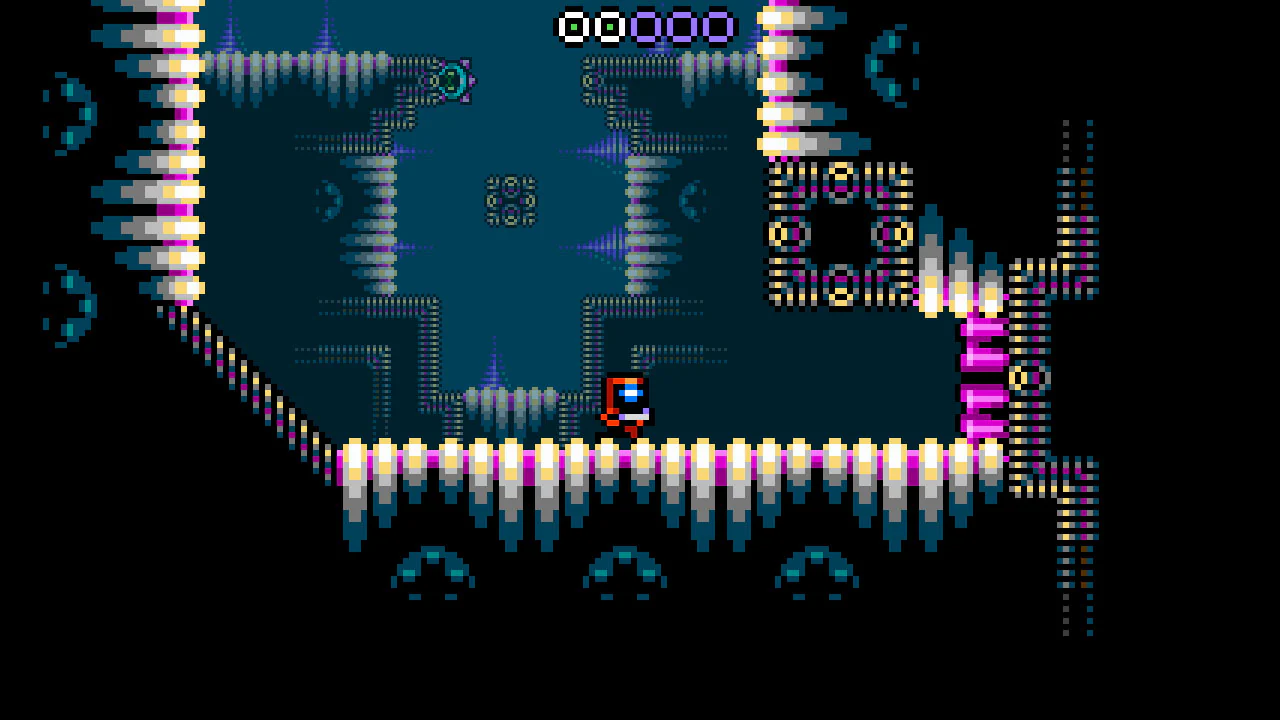Click the fourth purple health orb
The height and width of the screenshot is (720, 1280).
683,25
